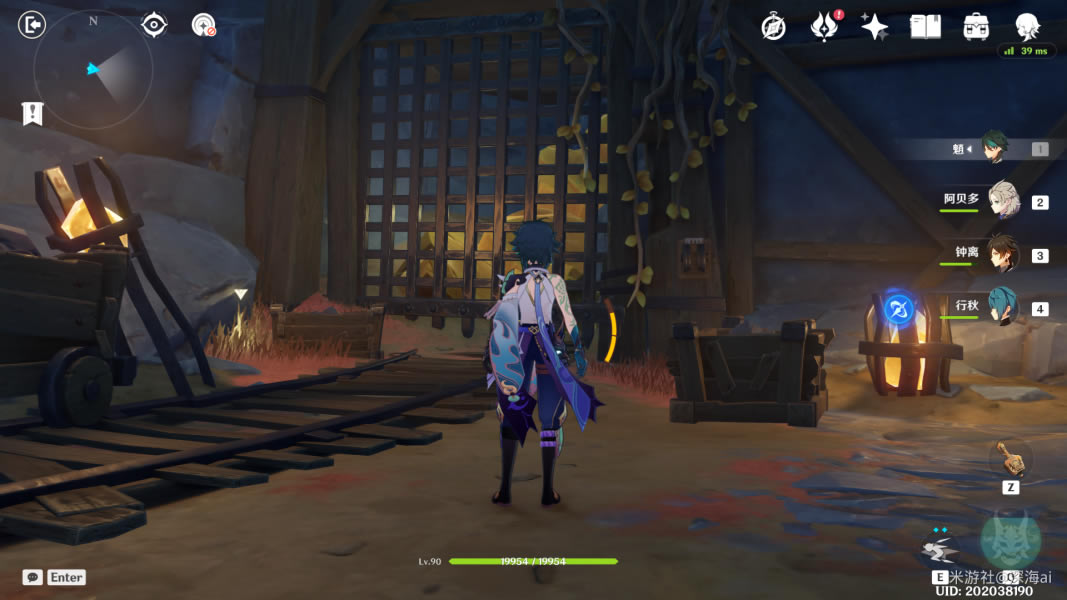Open the Adventurer Handbook book icon

pos(926,27)
